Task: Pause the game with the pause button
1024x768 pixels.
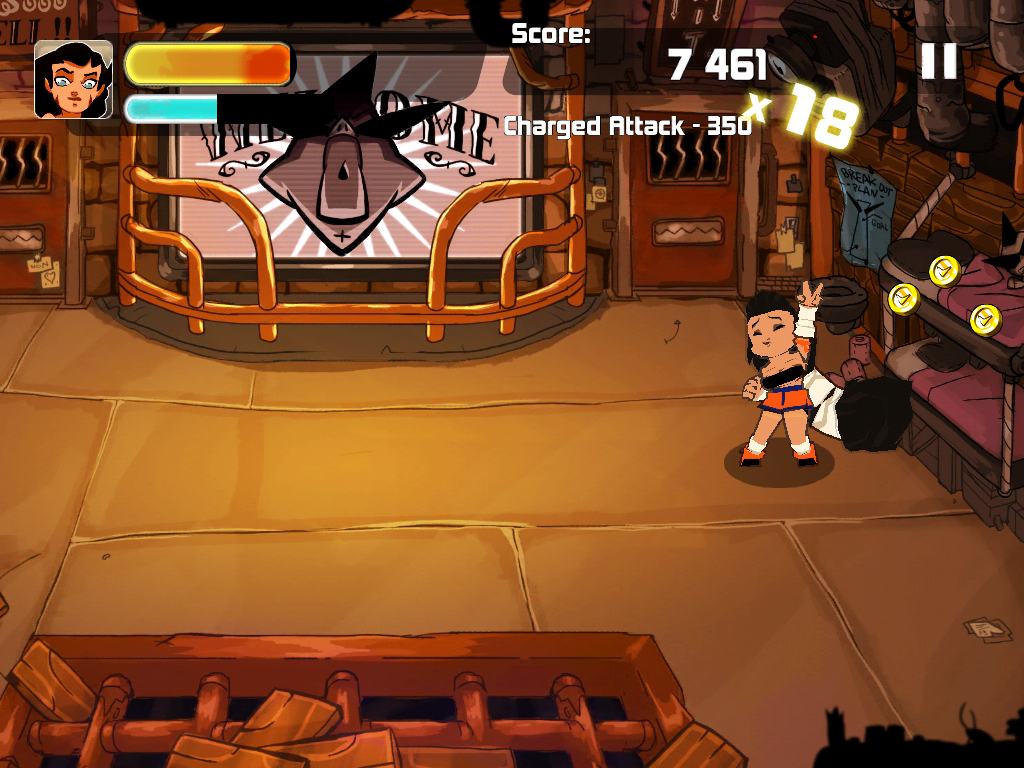Action: 938,62
